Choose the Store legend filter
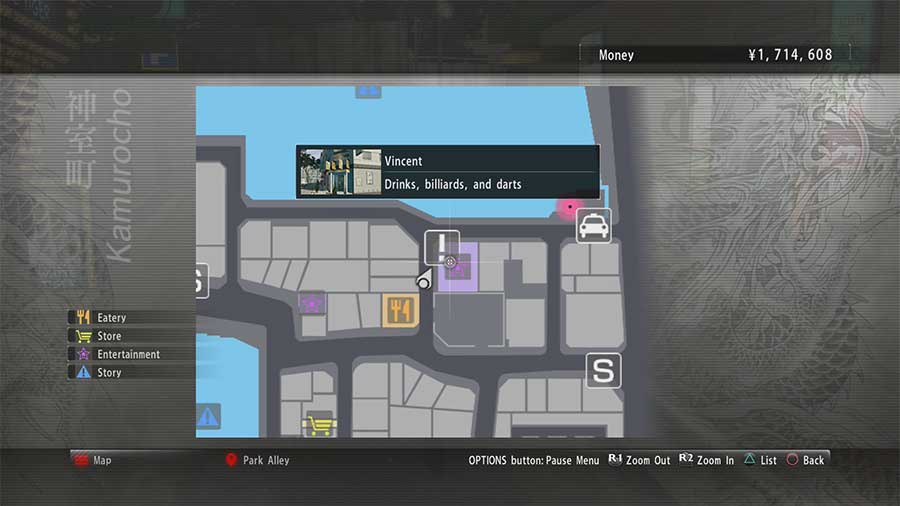The width and height of the screenshot is (900, 506). [x=108, y=336]
